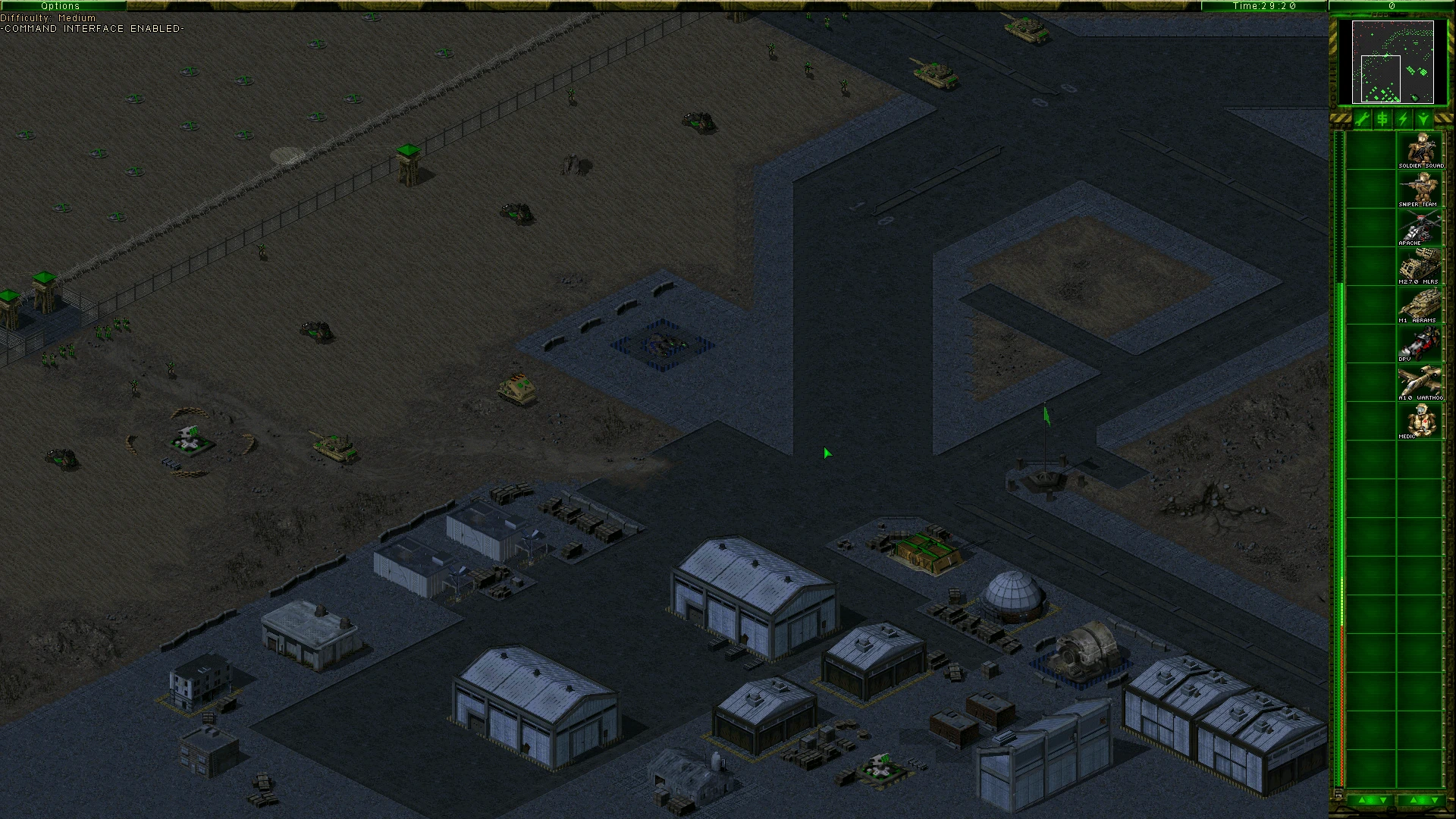This screenshot has height=819, width=1456.
Task: Call in an A10 Warthog
Action: (1420, 382)
